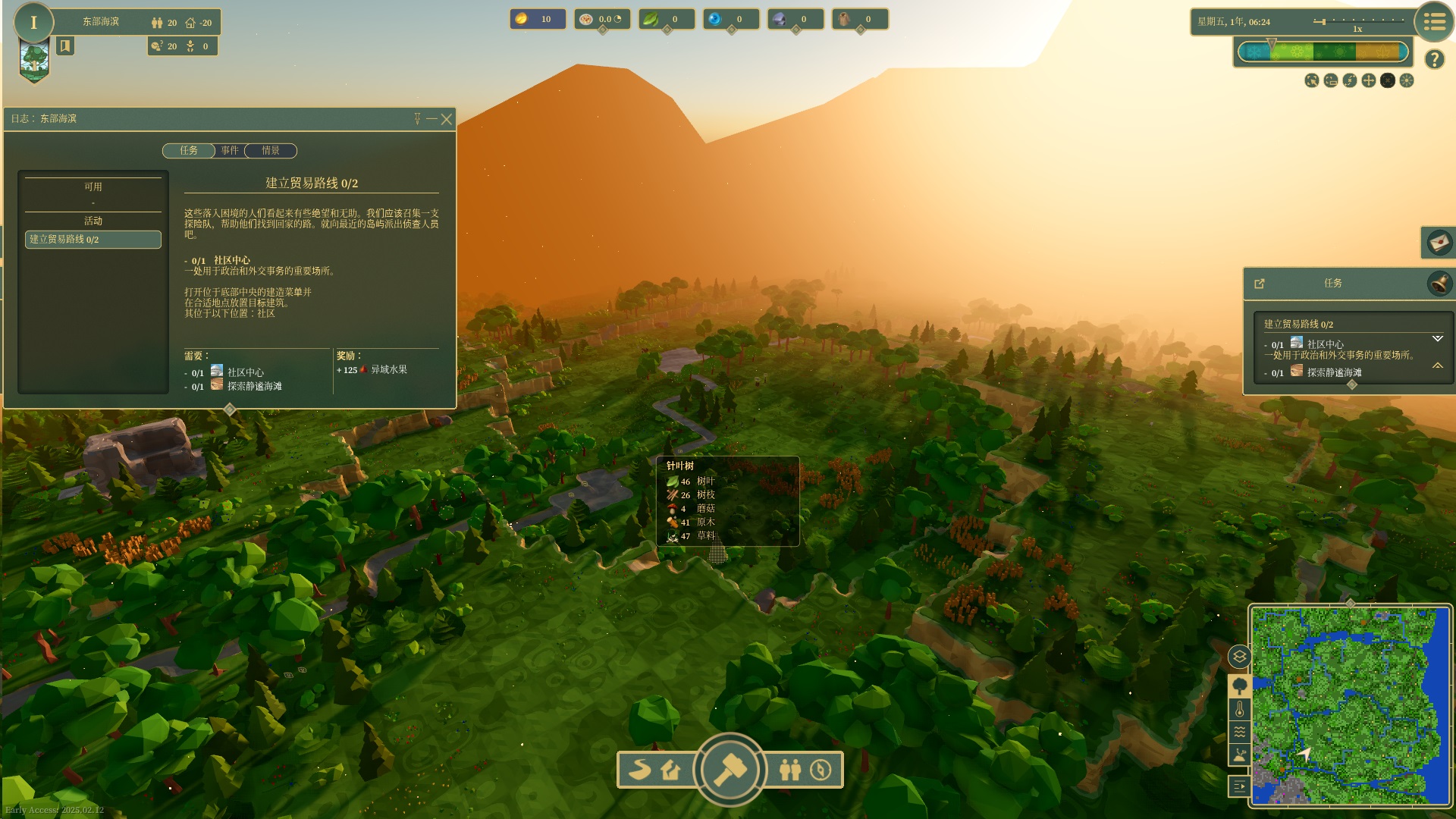Select the water waves map overlay
Image resolution: width=1456 pixels, height=819 pixels.
pos(1239,733)
